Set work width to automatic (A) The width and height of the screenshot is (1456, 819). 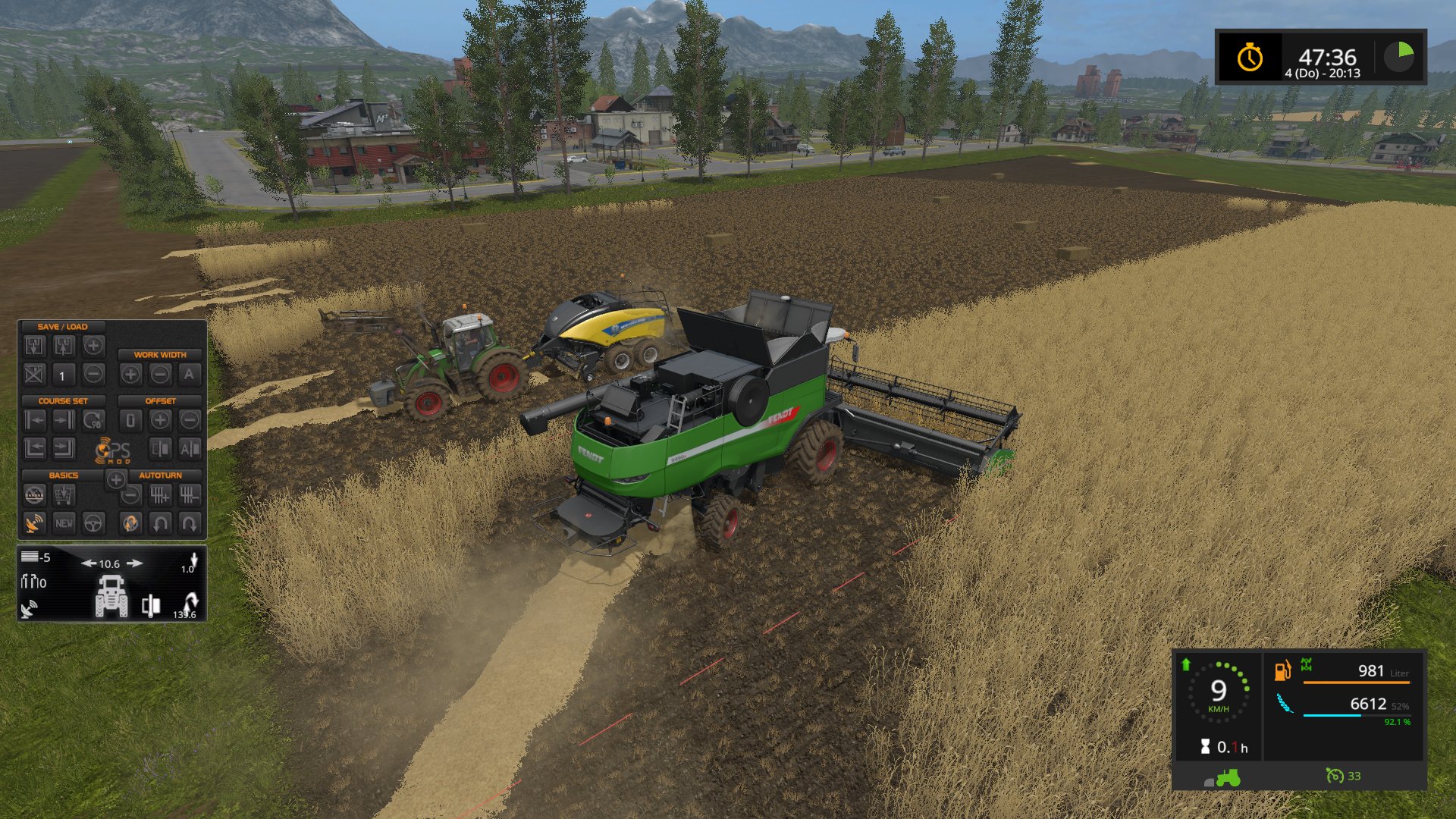tap(190, 374)
